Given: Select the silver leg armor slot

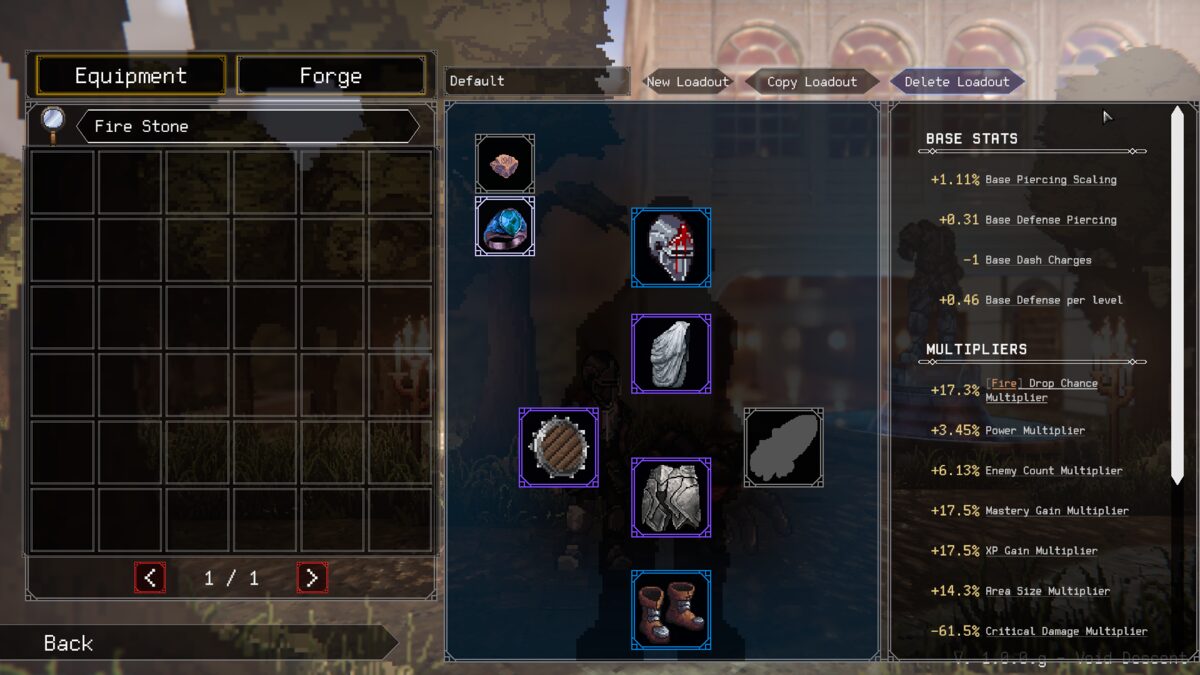Looking at the screenshot, I should pyautogui.click(x=671, y=497).
